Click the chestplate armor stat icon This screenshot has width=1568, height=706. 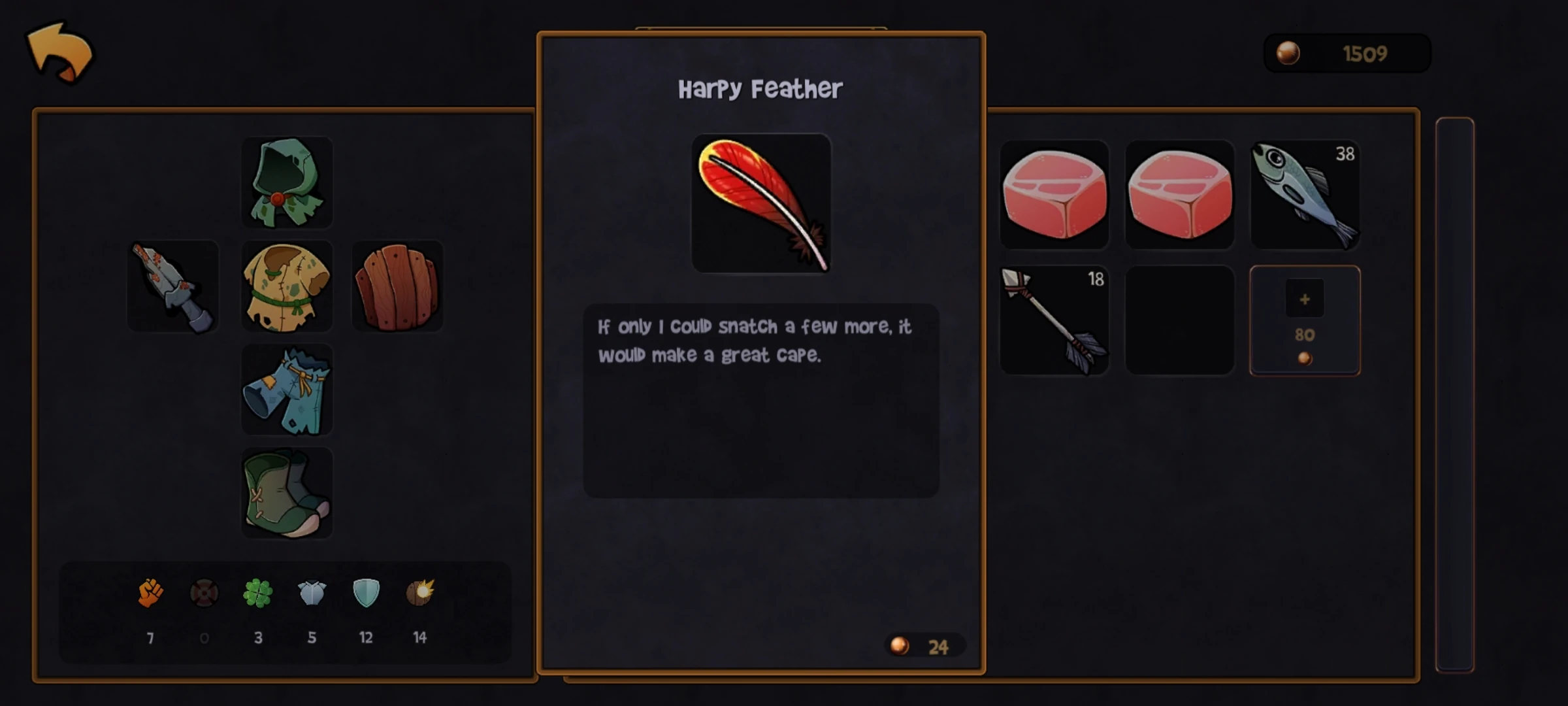(312, 594)
